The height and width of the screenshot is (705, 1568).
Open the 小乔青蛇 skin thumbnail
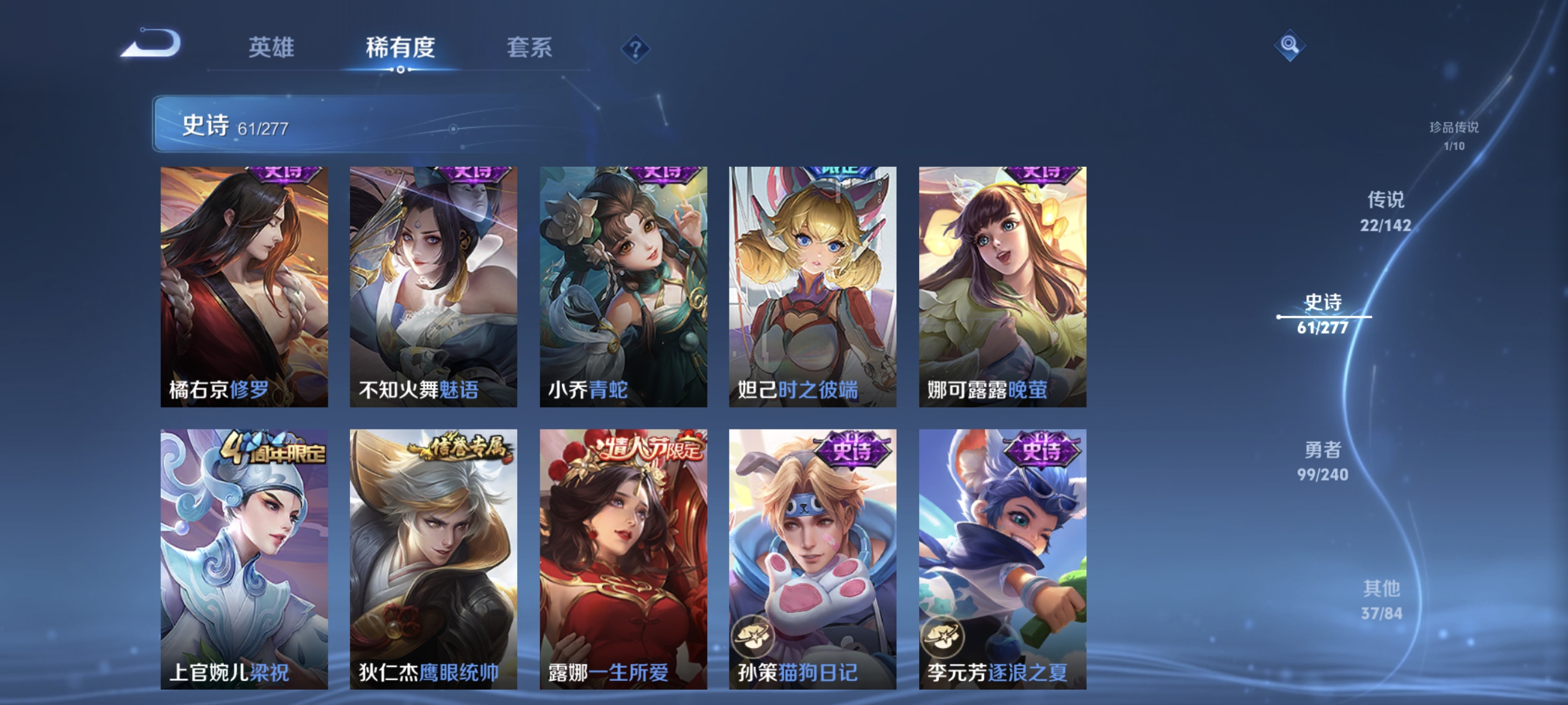pyautogui.click(x=622, y=286)
